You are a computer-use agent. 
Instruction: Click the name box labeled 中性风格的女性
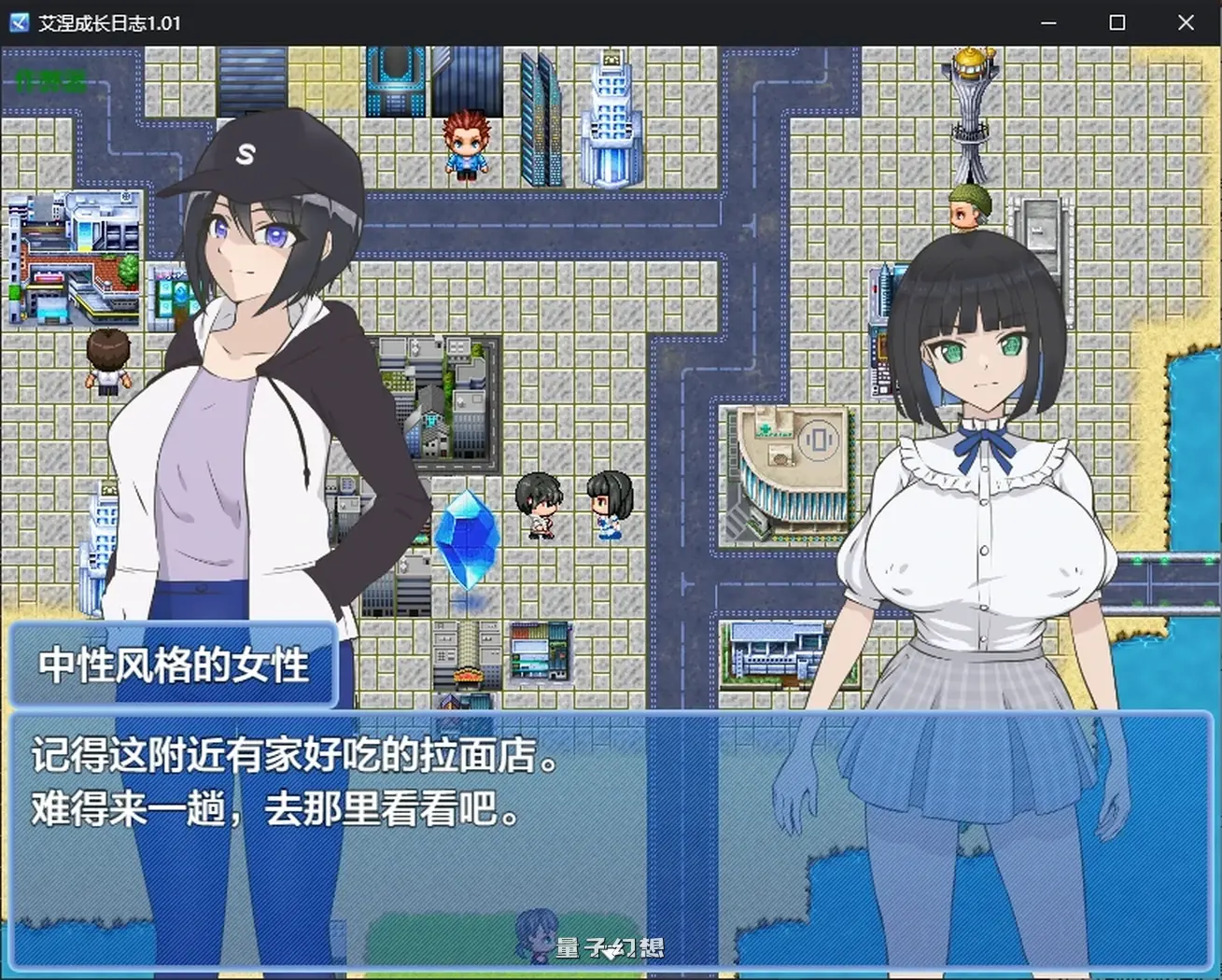(173, 665)
